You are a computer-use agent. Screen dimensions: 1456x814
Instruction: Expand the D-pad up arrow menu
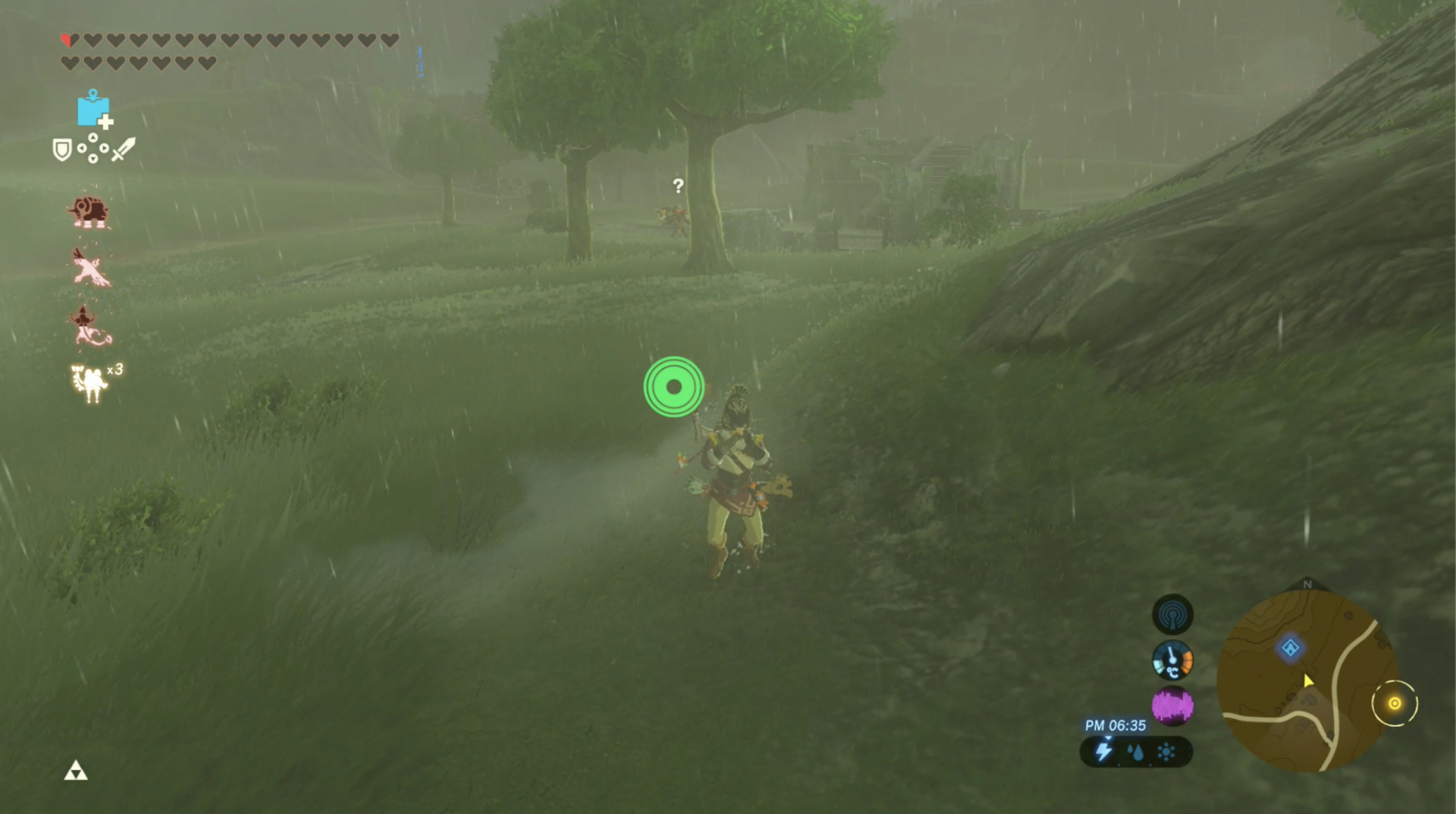click(x=93, y=139)
